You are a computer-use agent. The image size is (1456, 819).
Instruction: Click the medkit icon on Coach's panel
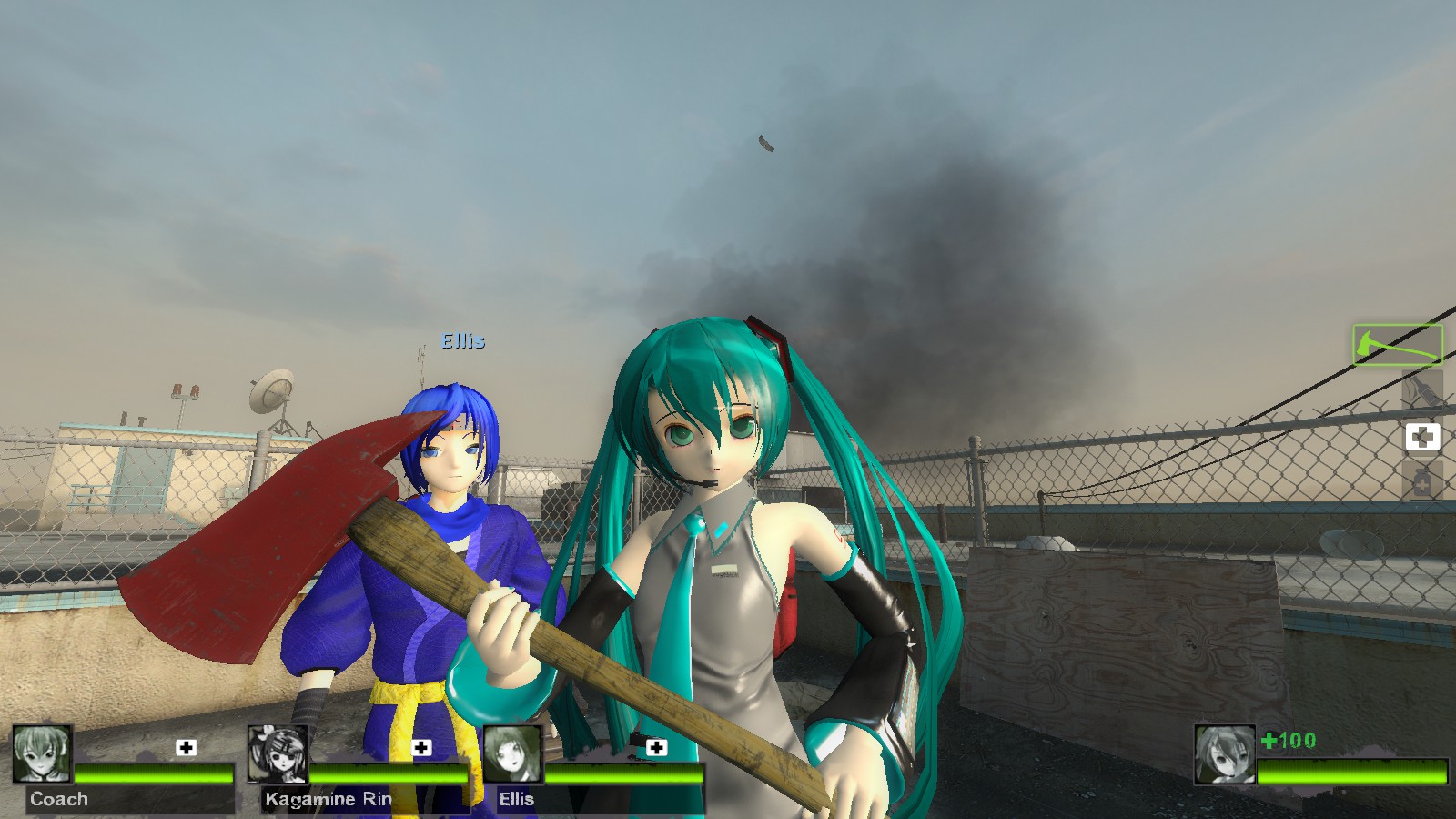(x=187, y=747)
